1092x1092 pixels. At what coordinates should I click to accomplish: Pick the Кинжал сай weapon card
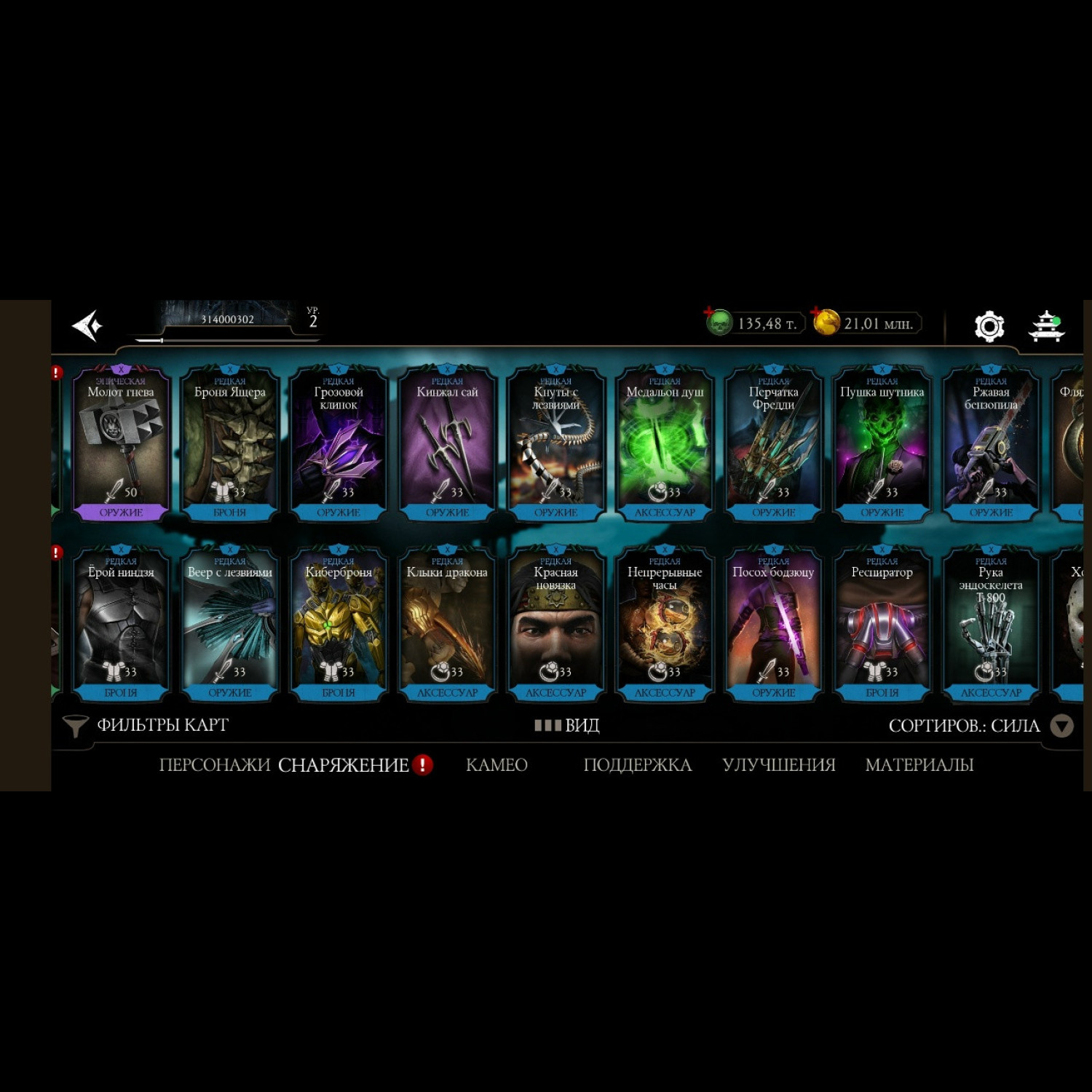click(447, 444)
